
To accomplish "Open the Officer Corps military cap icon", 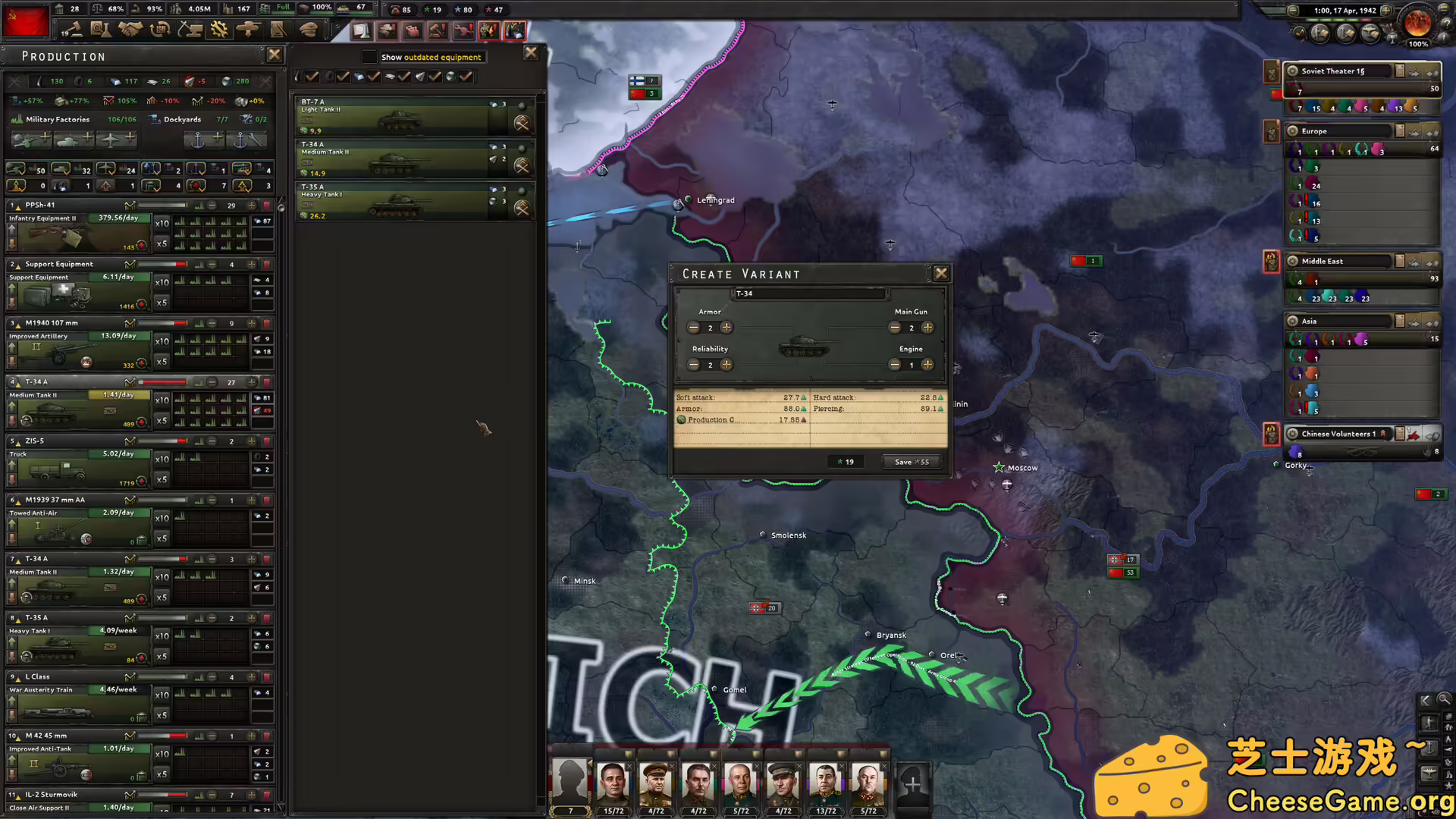I will point(309,30).
